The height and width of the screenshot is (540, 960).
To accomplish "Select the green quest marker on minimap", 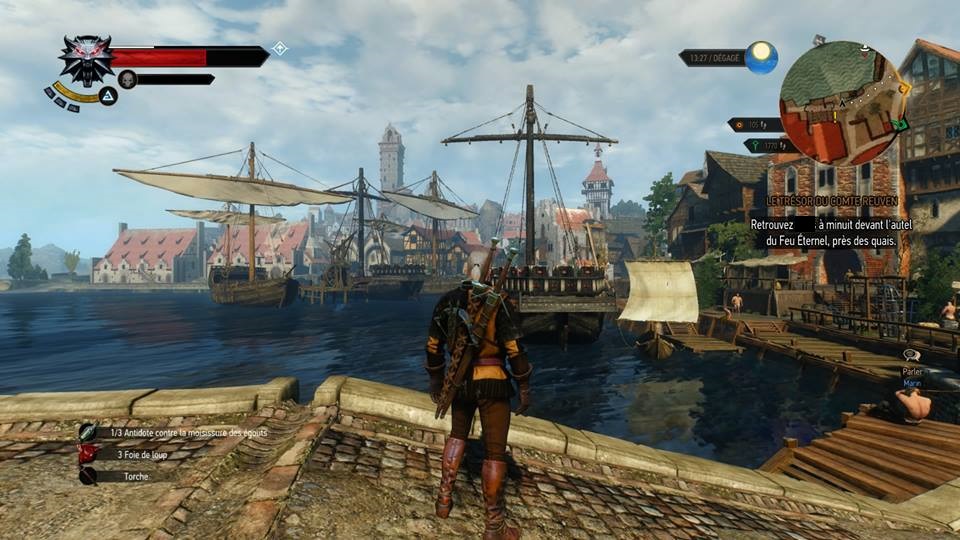I will (x=900, y=125).
